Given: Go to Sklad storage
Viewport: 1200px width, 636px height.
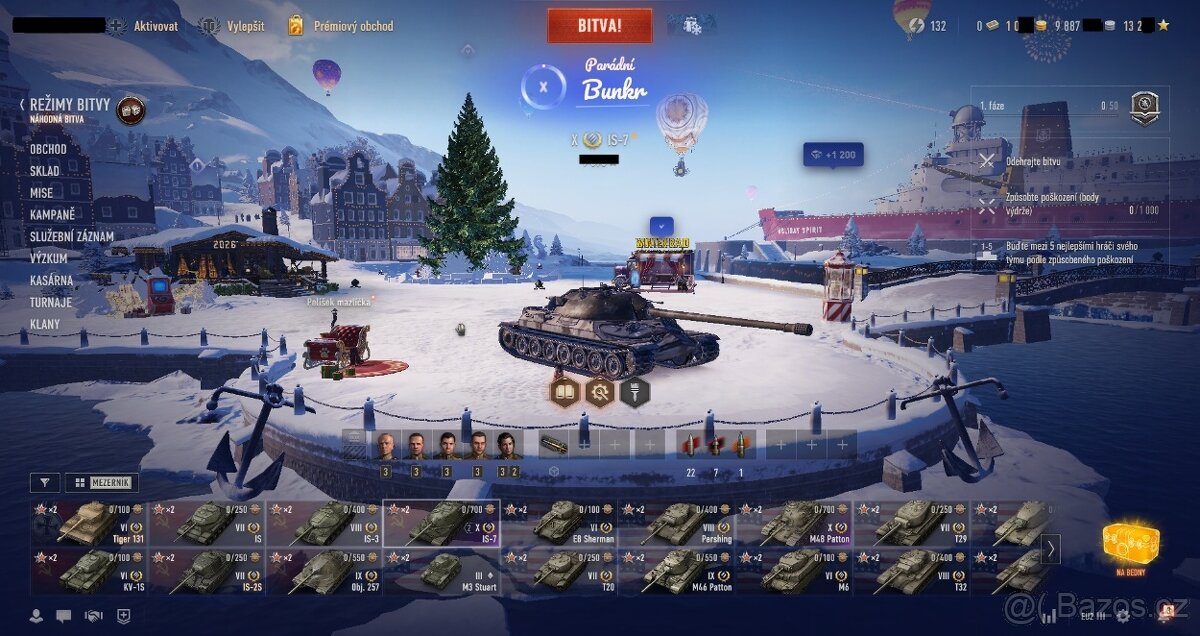Looking at the screenshot, I should click(44, 171).
